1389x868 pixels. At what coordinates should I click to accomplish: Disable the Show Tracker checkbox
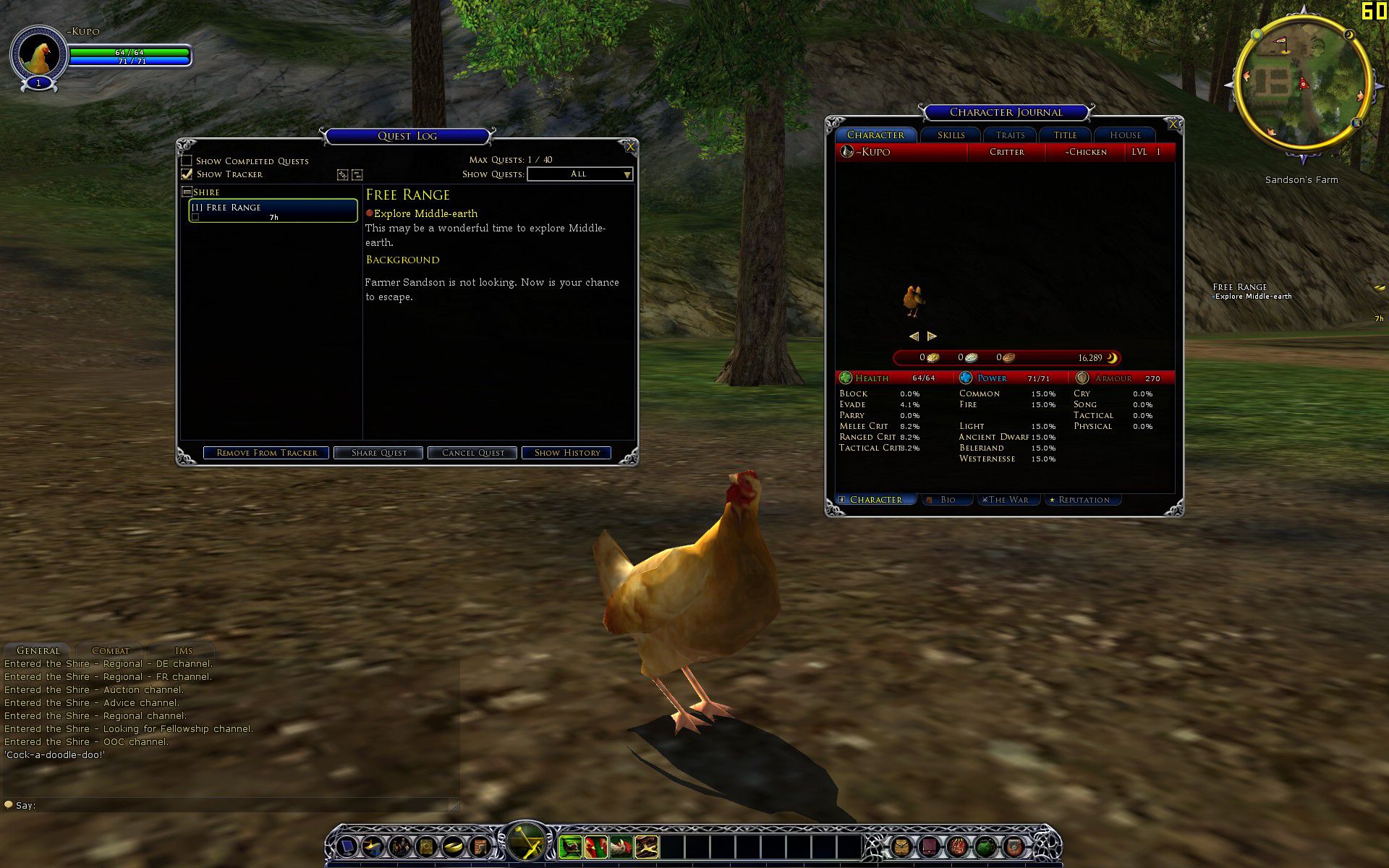click(187, 174)
